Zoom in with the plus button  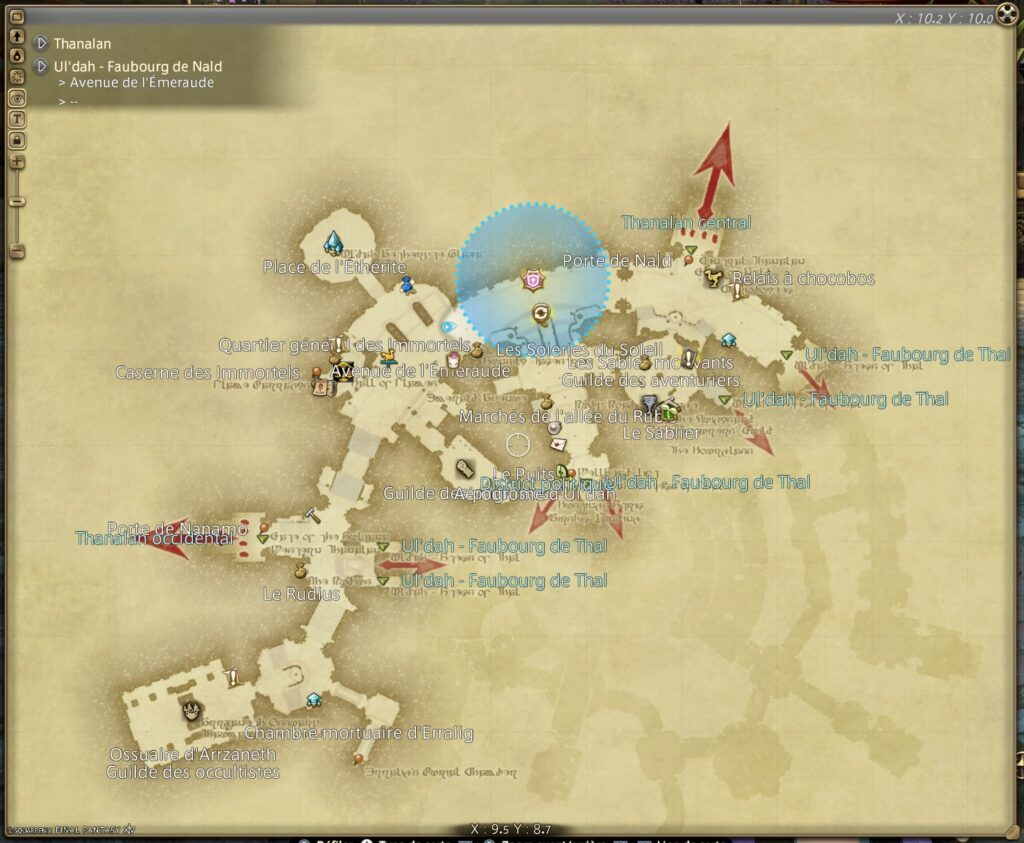(x=17, y=162)
